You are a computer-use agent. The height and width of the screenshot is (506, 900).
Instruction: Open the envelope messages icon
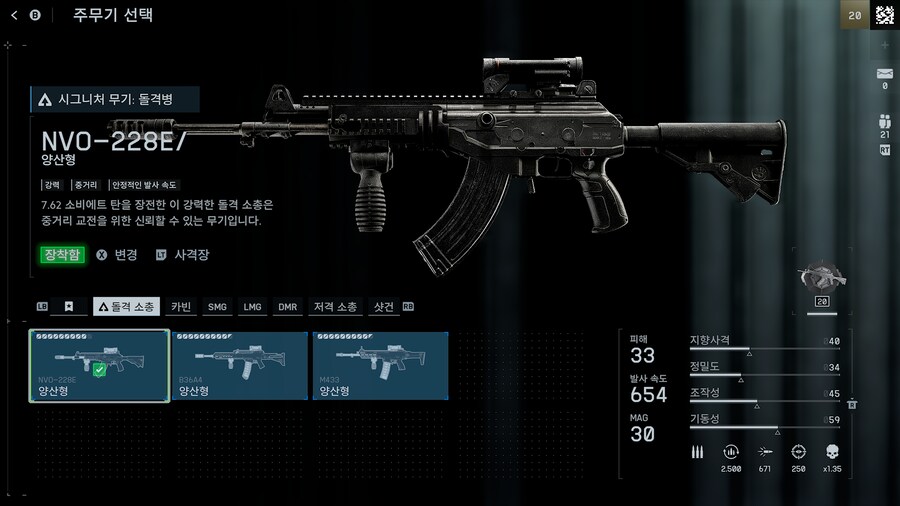[x=884, y=74]
